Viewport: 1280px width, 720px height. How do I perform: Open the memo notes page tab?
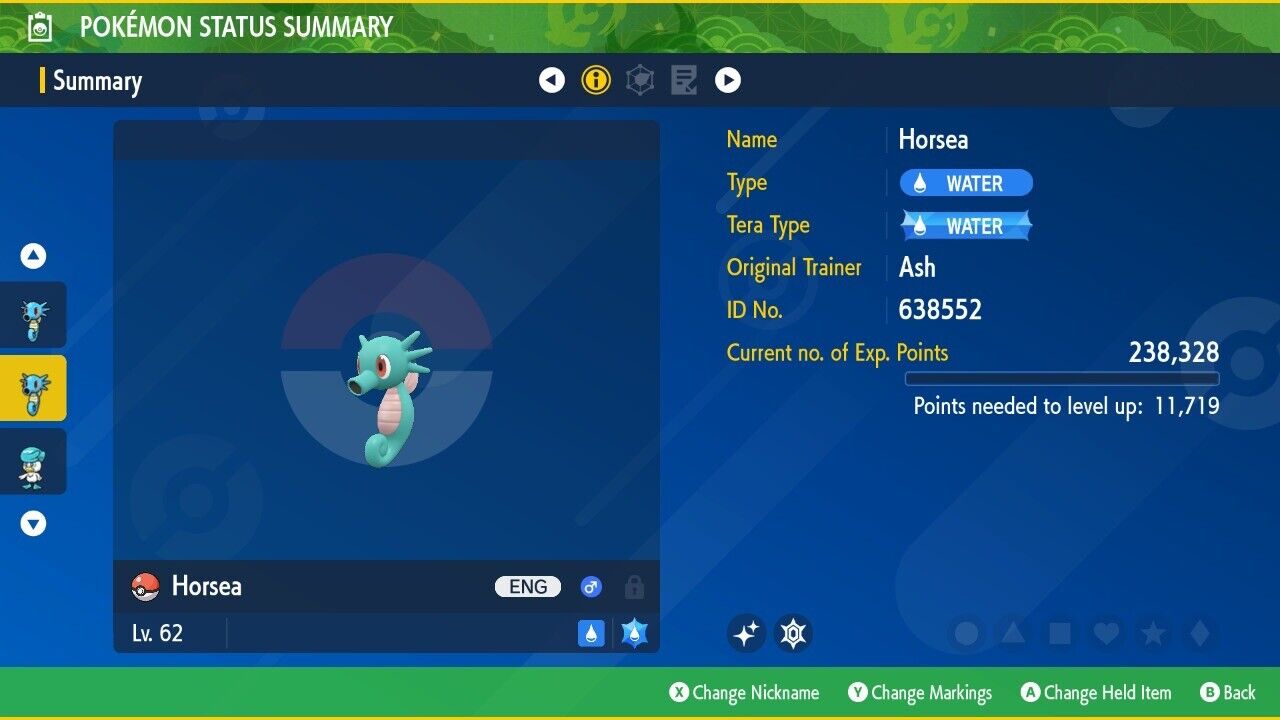coord(684,80)
